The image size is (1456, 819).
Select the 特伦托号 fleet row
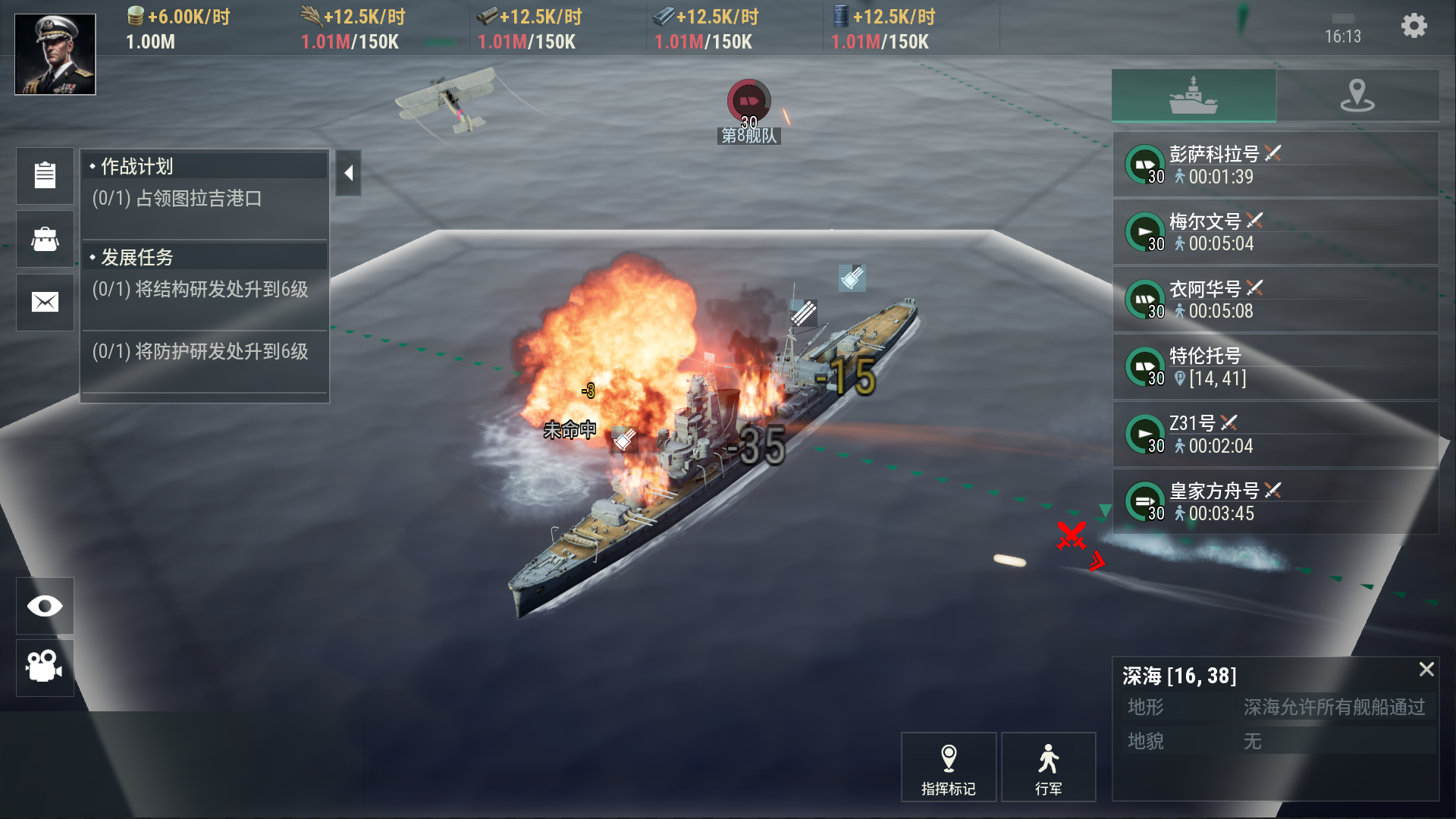pos(1276,367)
